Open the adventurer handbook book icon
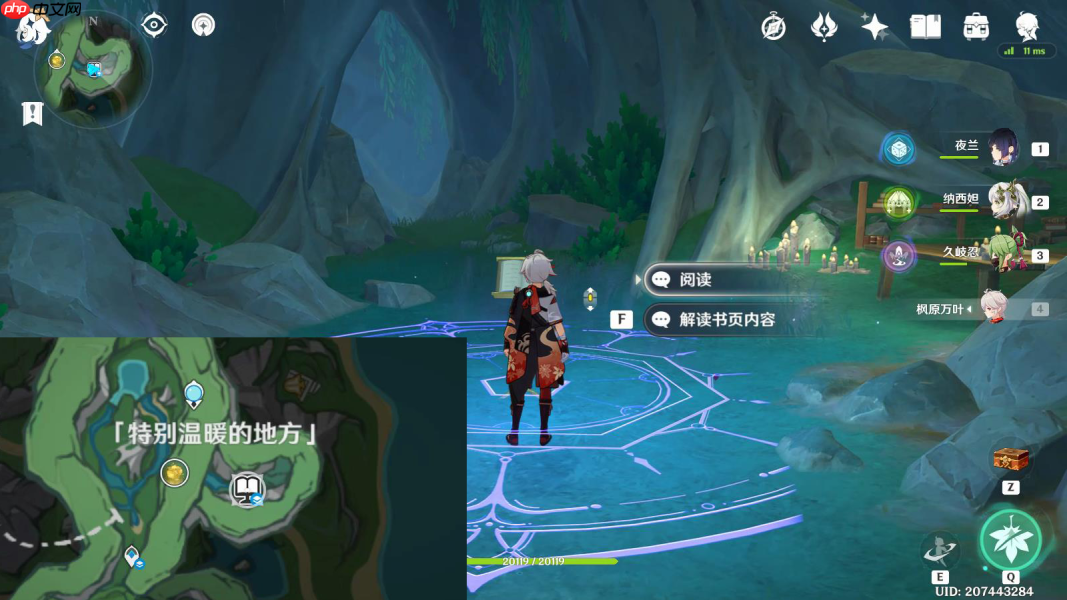 925,27
